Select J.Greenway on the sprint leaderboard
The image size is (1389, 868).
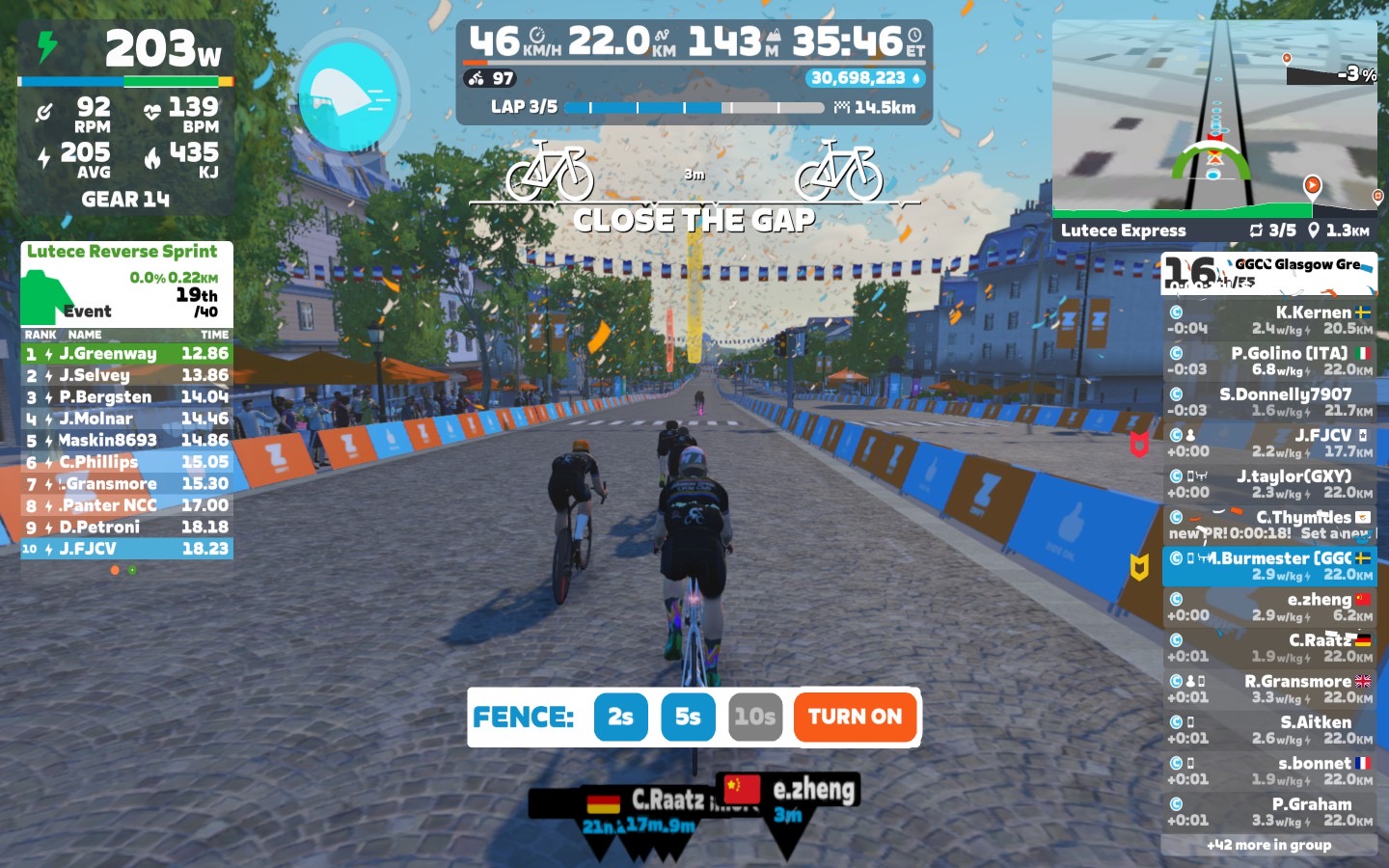(x=126, y=354)
